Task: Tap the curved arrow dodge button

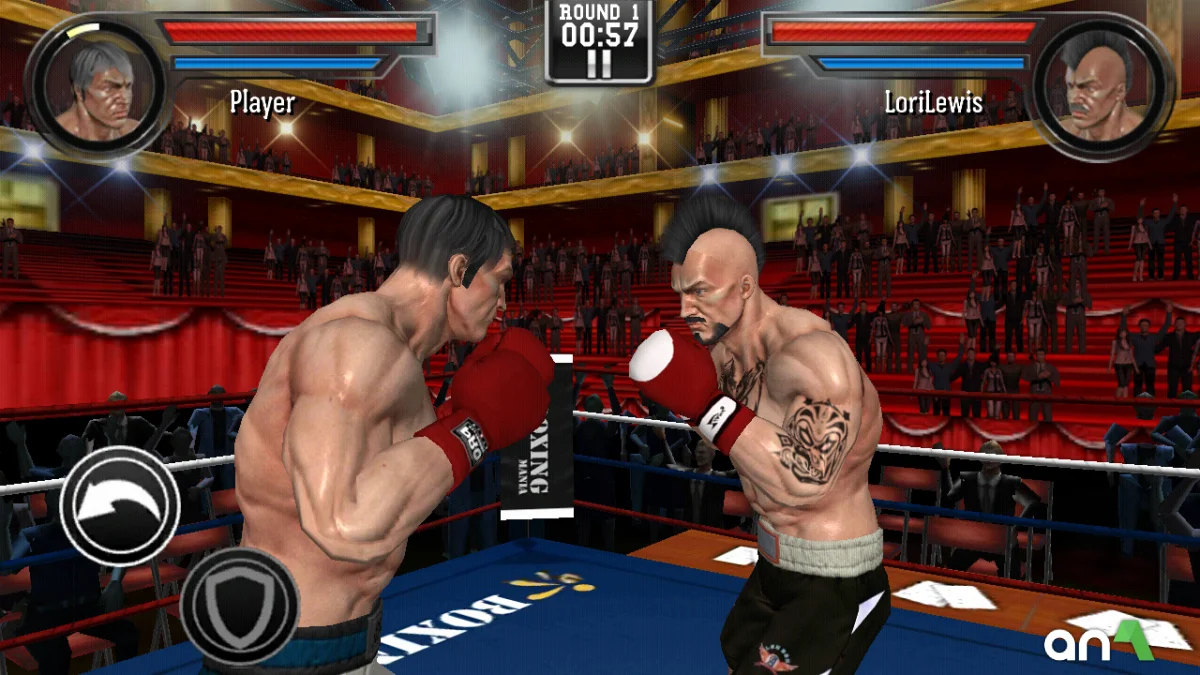Action: (x=120, y=506)
